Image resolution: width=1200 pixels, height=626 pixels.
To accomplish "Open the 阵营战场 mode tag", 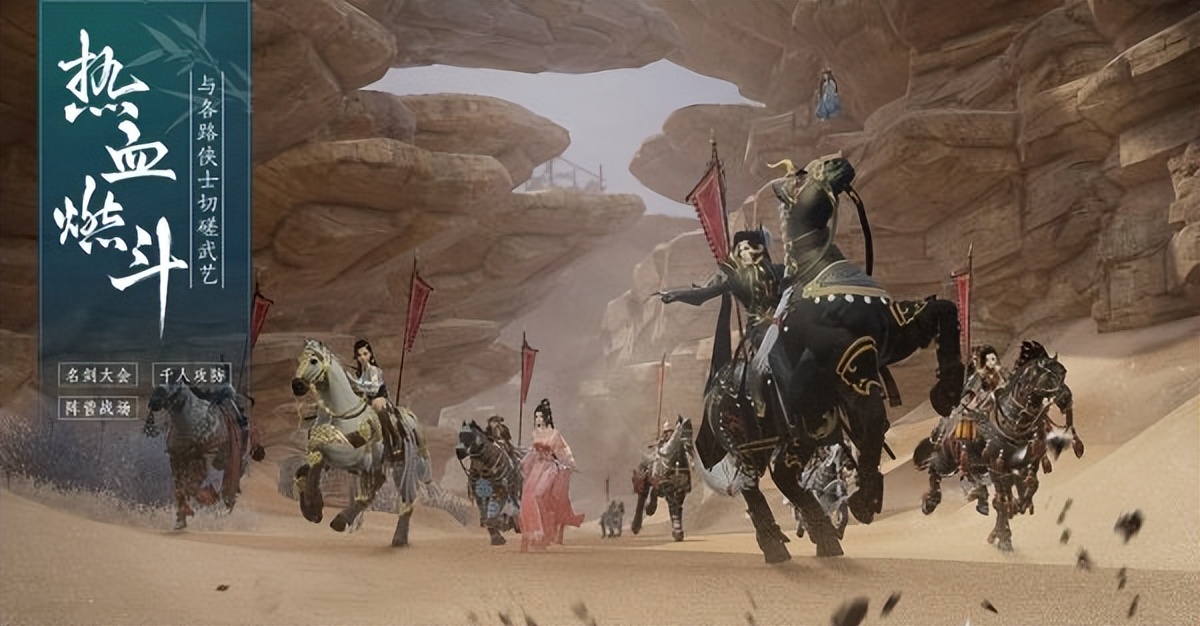I will [97, 407].
